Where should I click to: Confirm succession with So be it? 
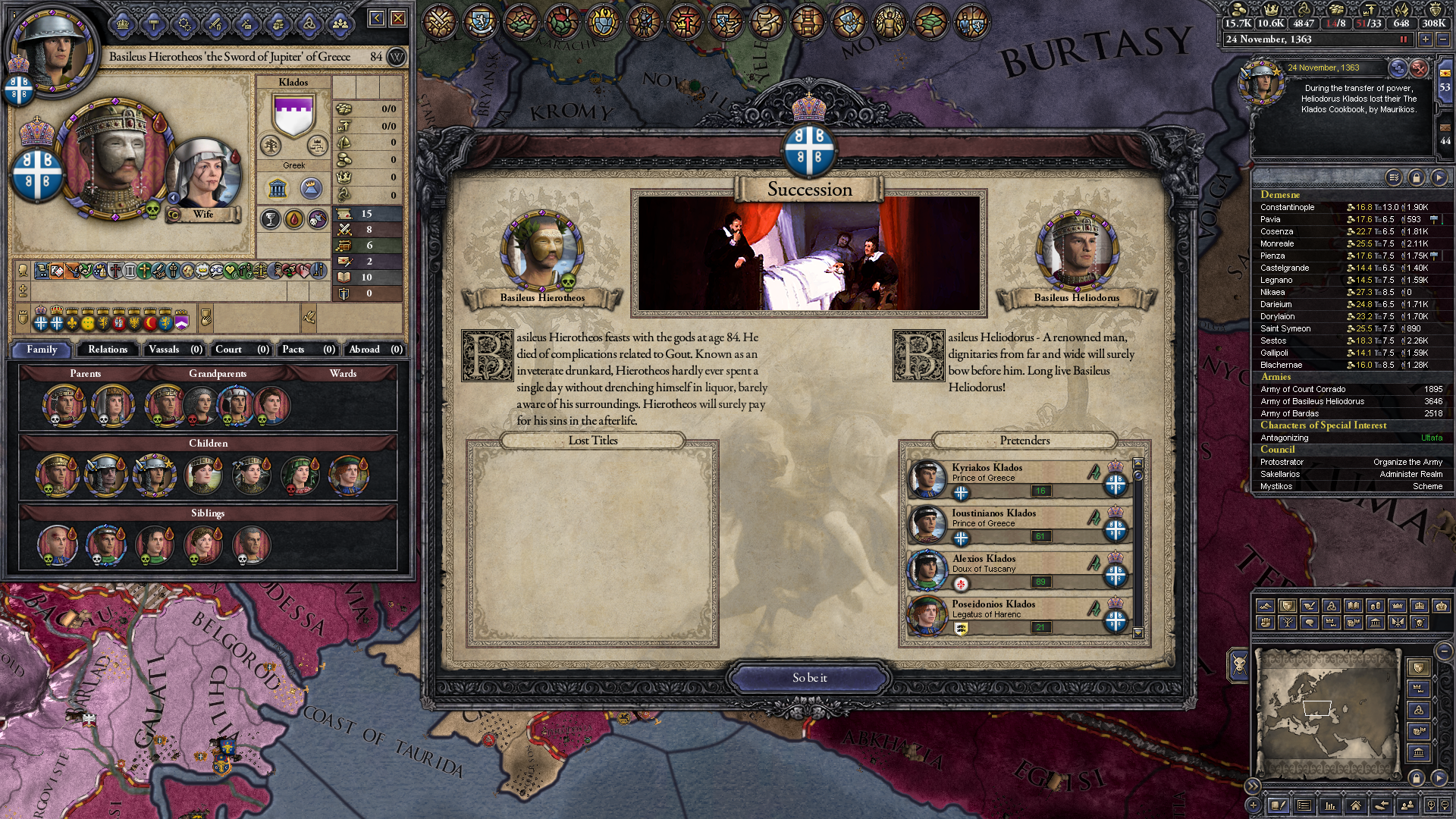click(x=809, y=678)
